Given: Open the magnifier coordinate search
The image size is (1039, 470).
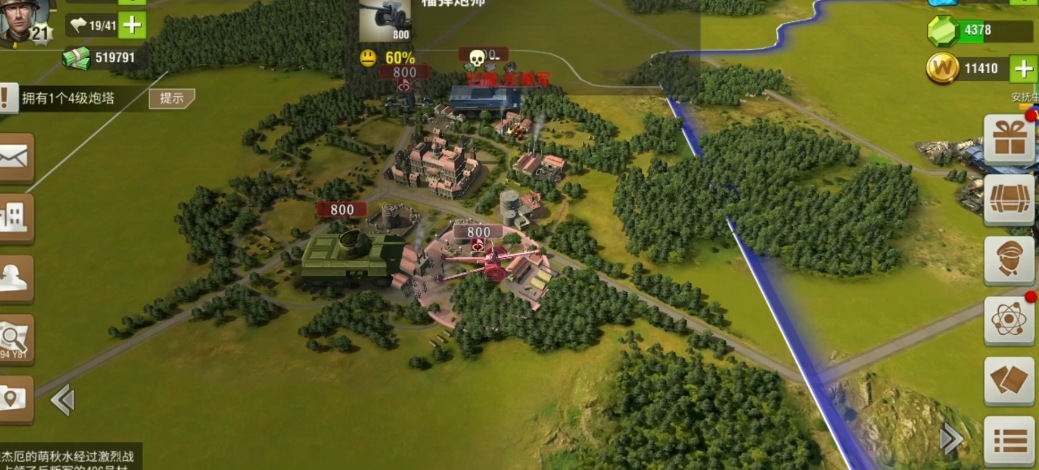Looking at the screenshot, I should 16,338.
